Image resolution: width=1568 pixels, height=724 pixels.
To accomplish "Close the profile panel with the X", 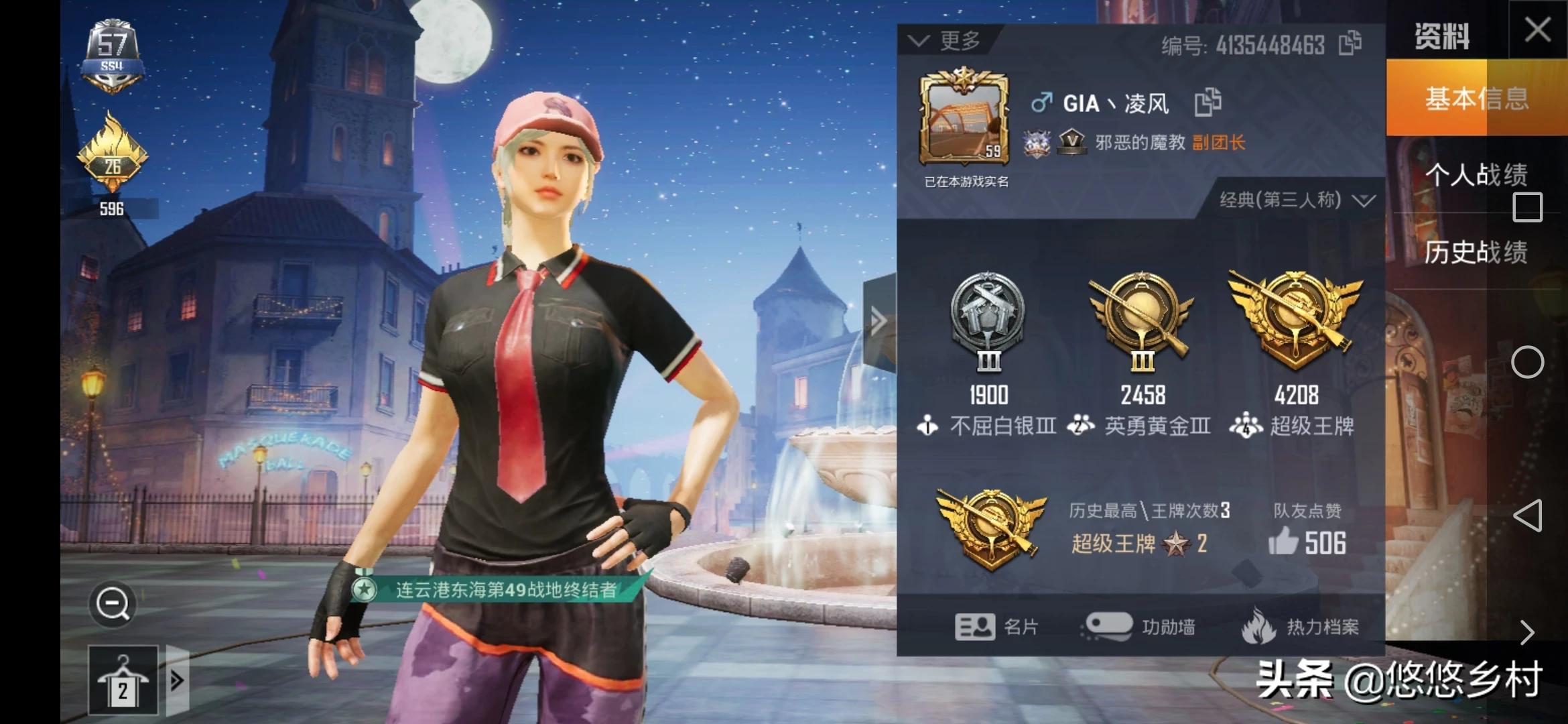I will (x=1537, y=30).
